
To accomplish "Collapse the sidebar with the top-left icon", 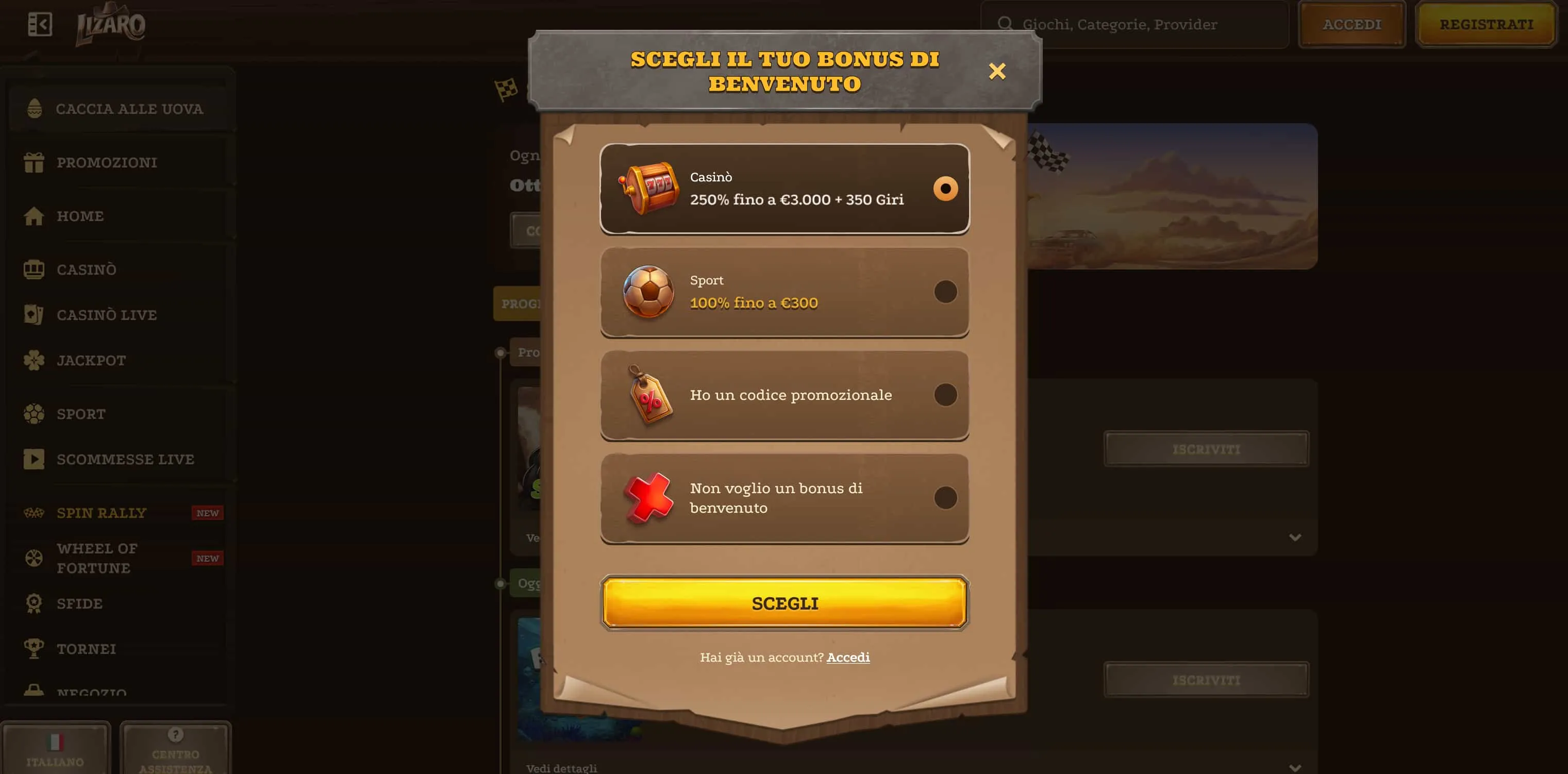I will pos(40,23).
